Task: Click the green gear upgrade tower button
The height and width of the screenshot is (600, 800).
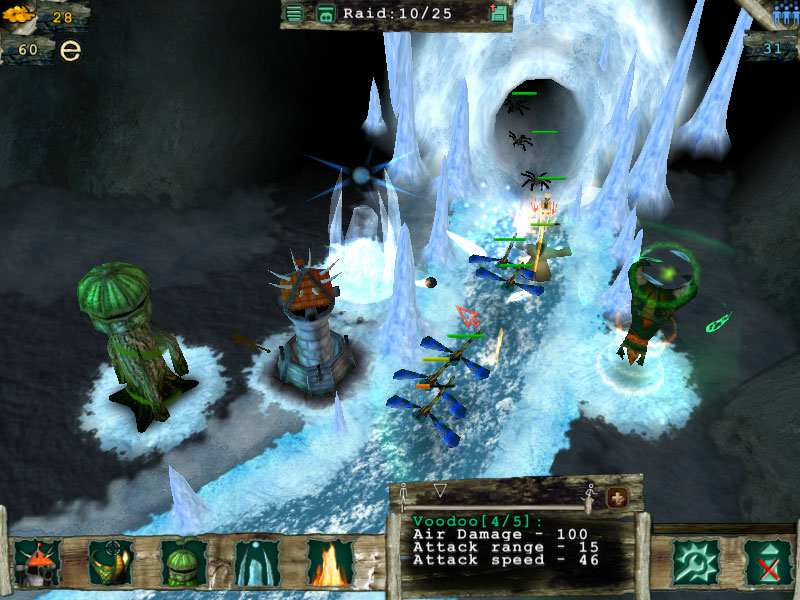Action: coord(692,561)
